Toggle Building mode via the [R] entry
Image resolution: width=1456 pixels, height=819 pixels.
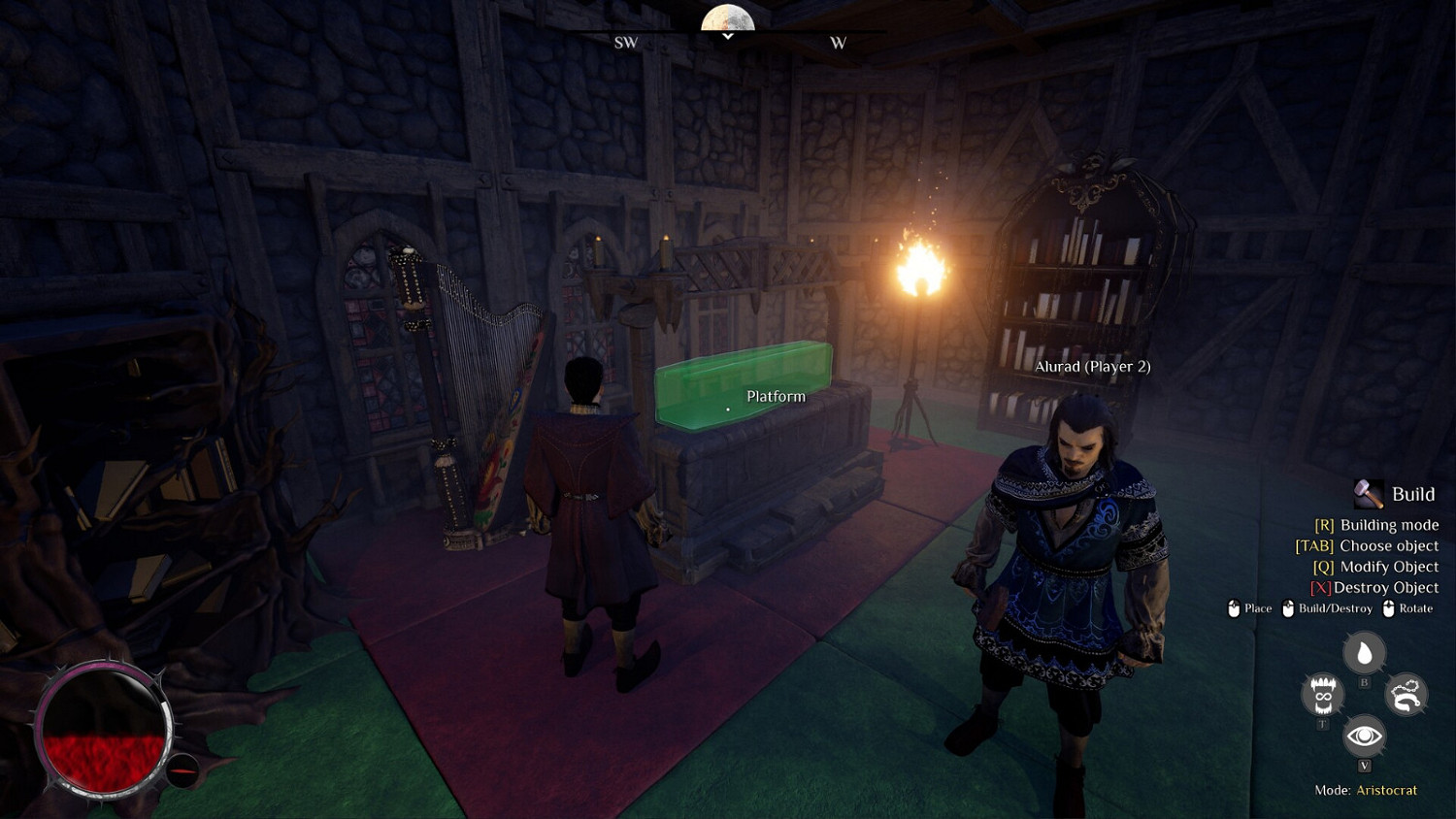click(1376, 524)
